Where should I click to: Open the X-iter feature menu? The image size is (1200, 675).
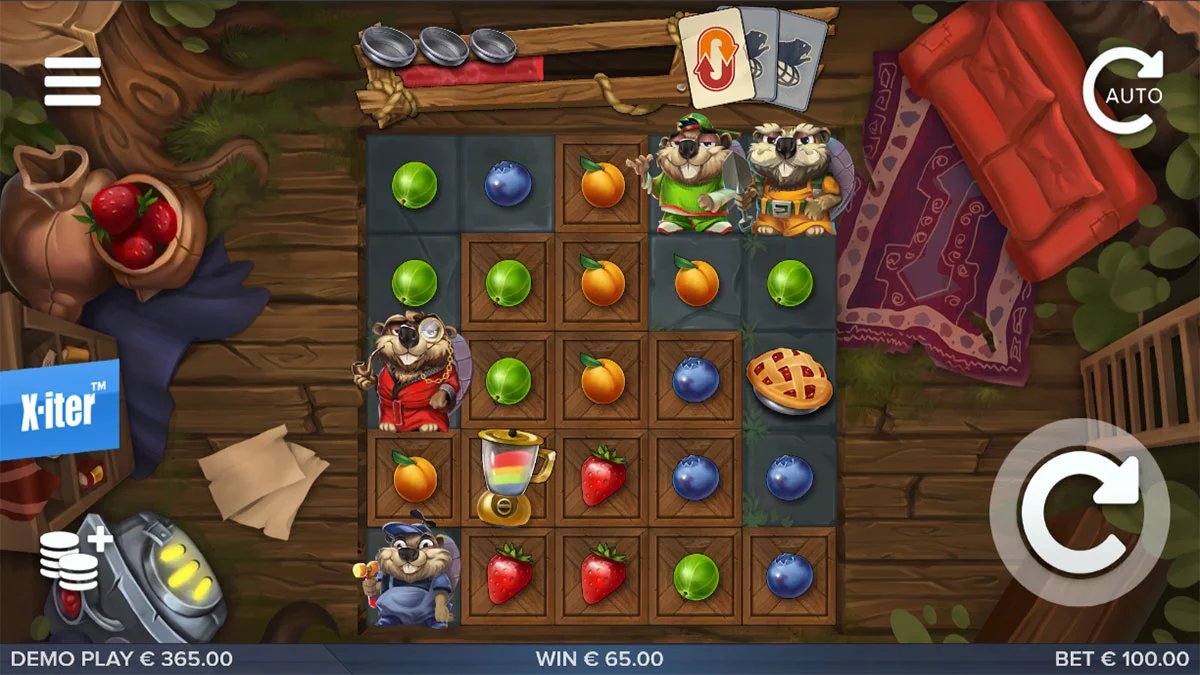[60, 408]
